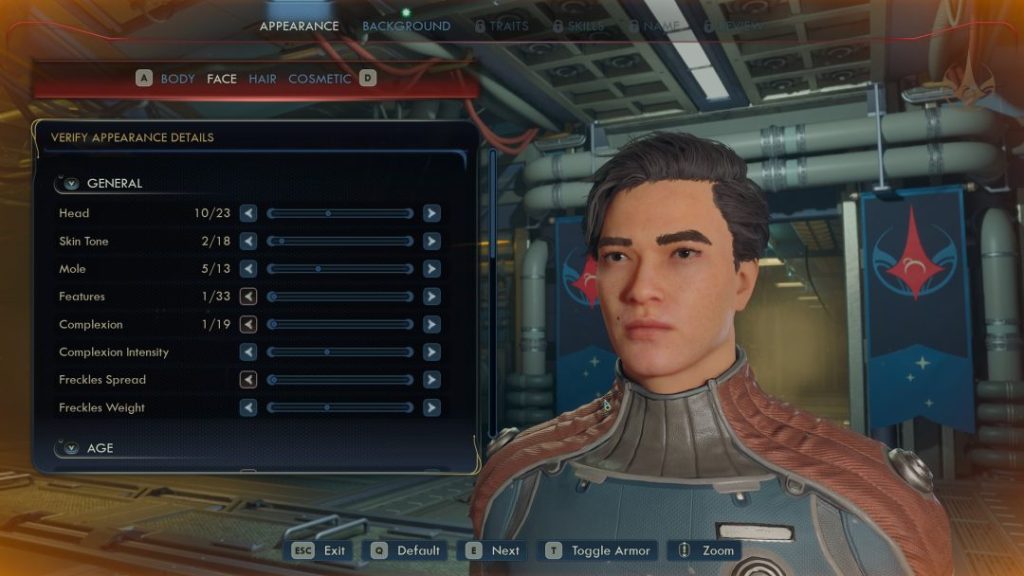Image resolution: width=1024 pixels, height=576 pixels.
Task: Go to previous Mole option
Action: [x=248, y=269]
